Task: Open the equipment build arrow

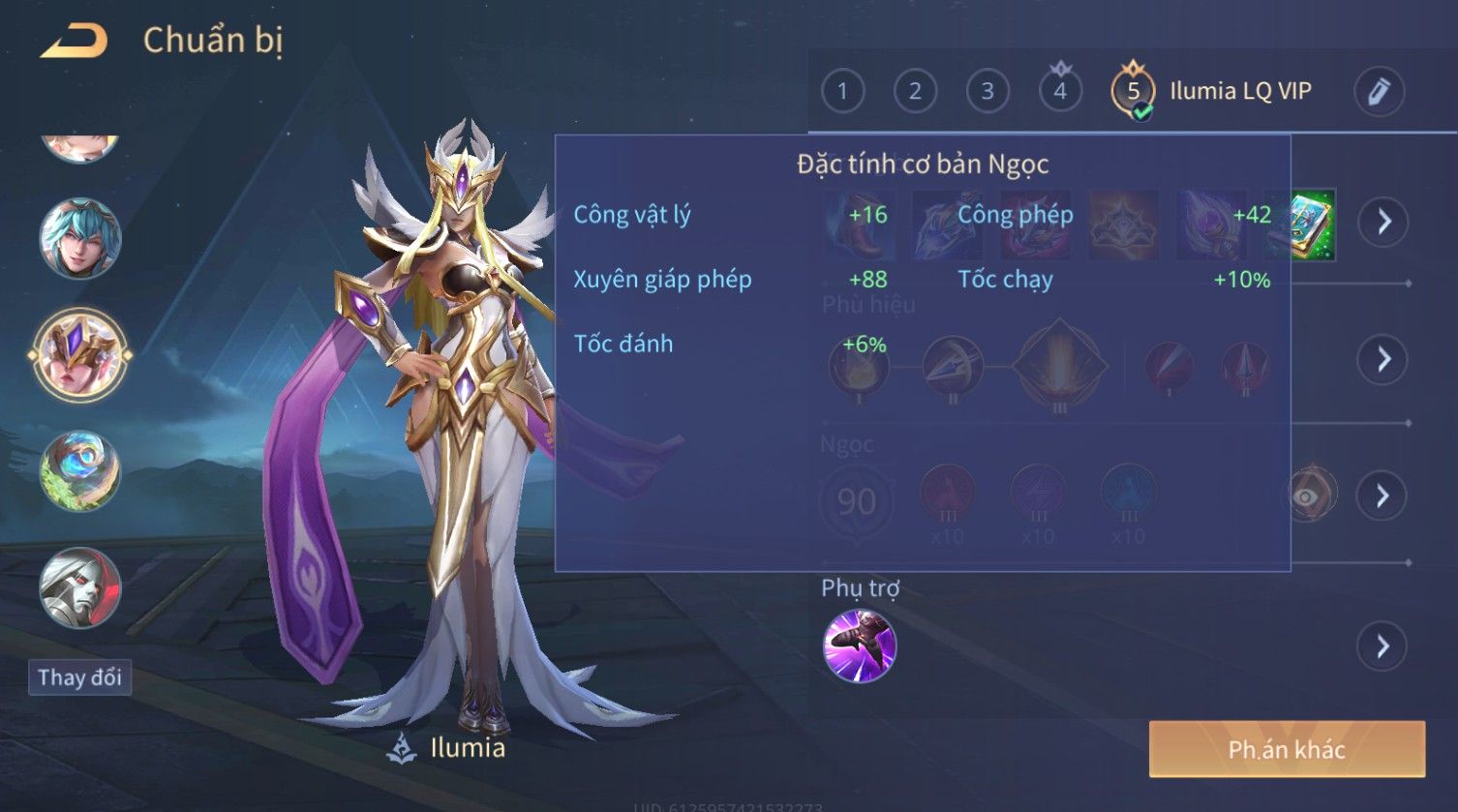Action: pos(1383,222)
